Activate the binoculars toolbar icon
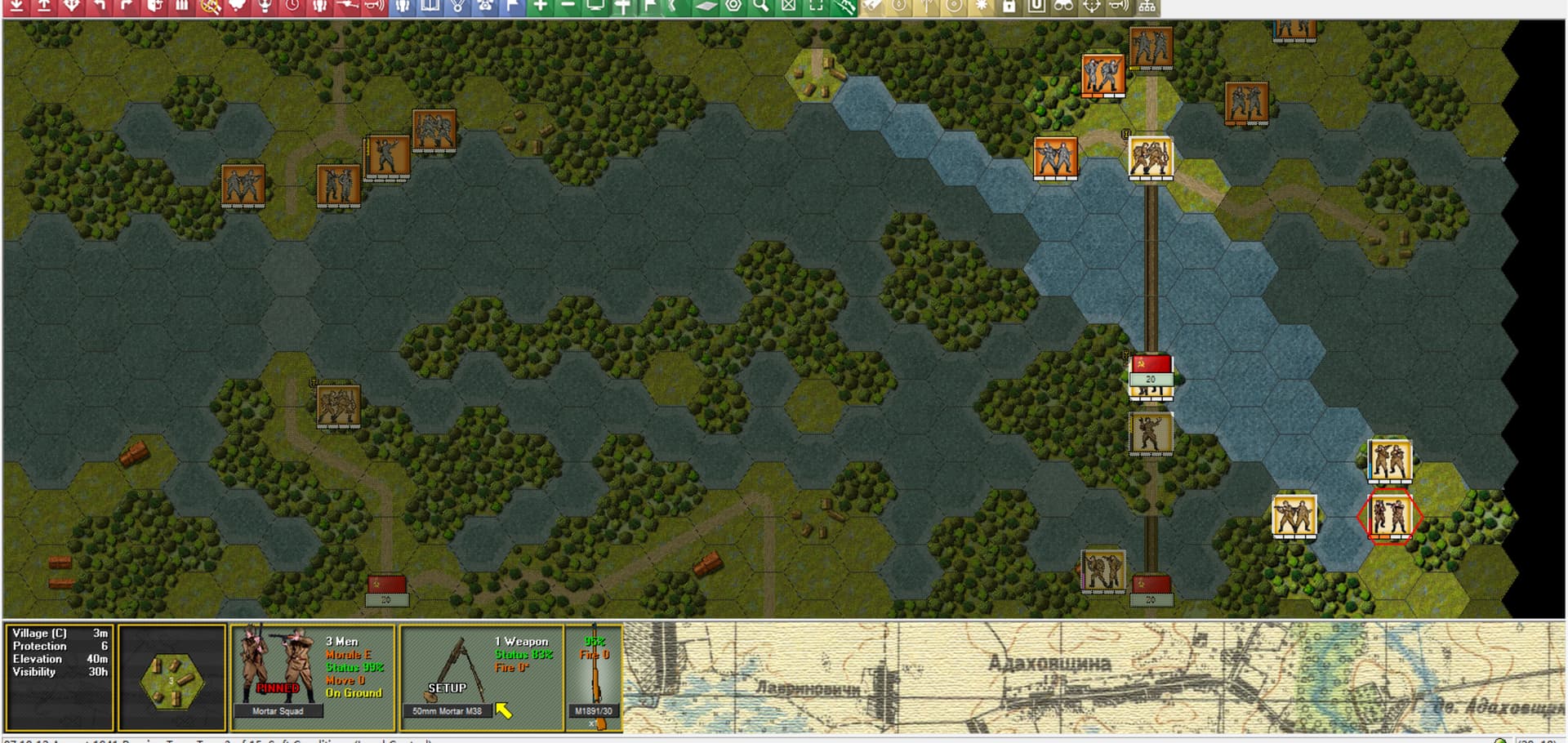The width and height of the screenshot is (1568, 743). click(x=1063, y=7)
